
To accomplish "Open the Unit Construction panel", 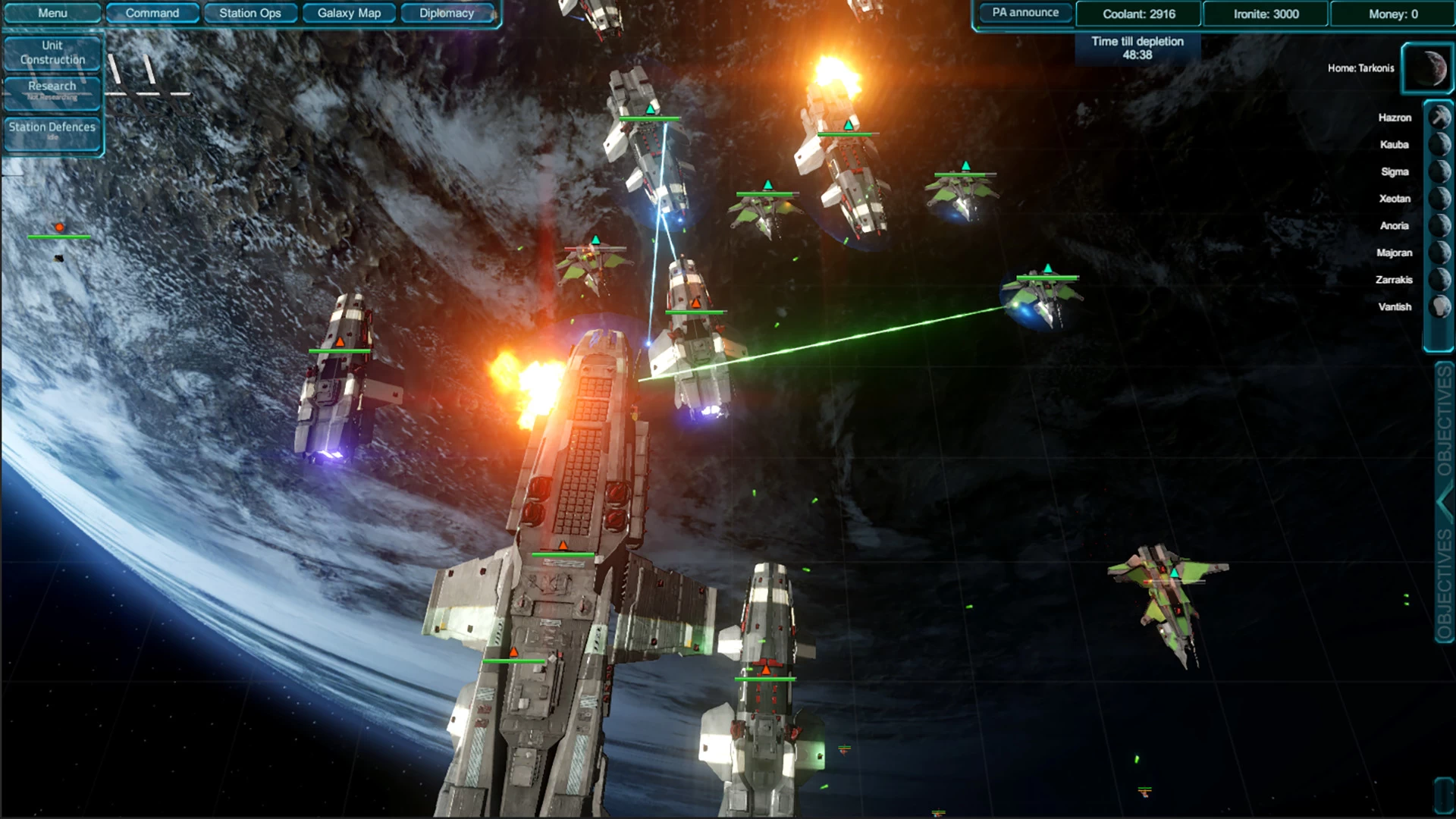I will (x=52, y=51).
